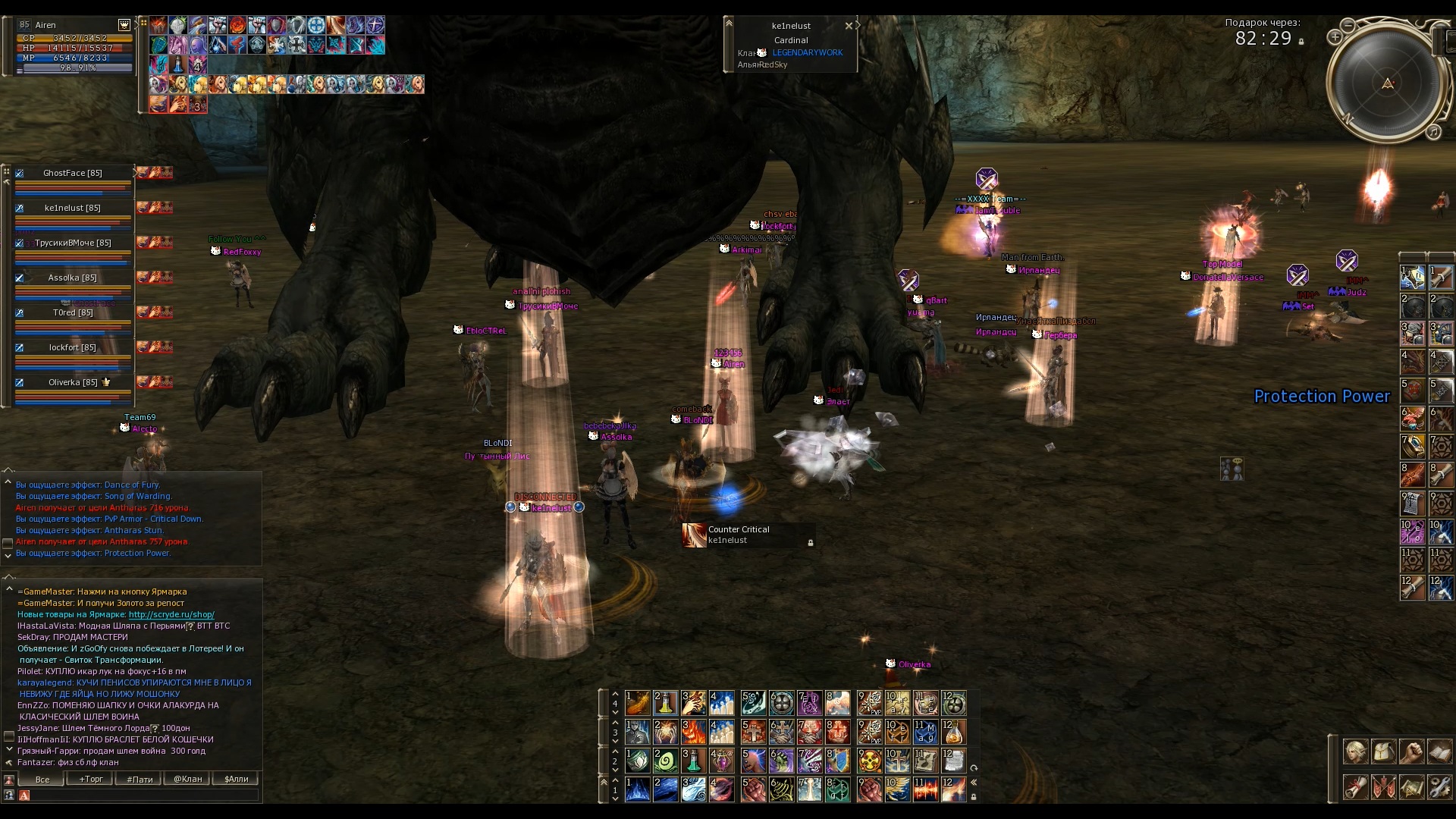Open the actions fist menu icon
1456x819 pixels.
(1411, 752)
